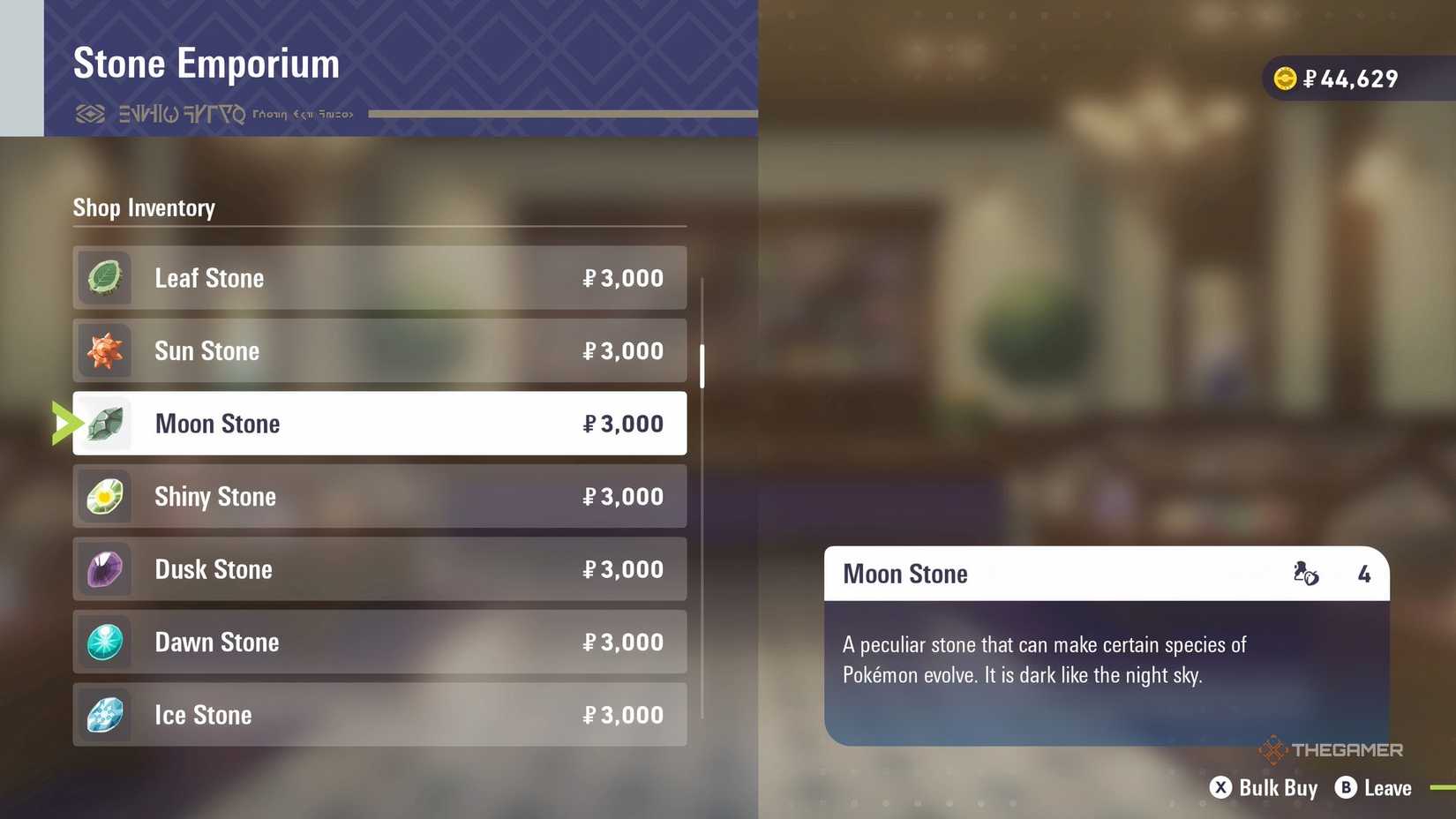Click the inventory scrollbar handle
This screenshot has height=819, width=1456.
(x=702, y=364)
